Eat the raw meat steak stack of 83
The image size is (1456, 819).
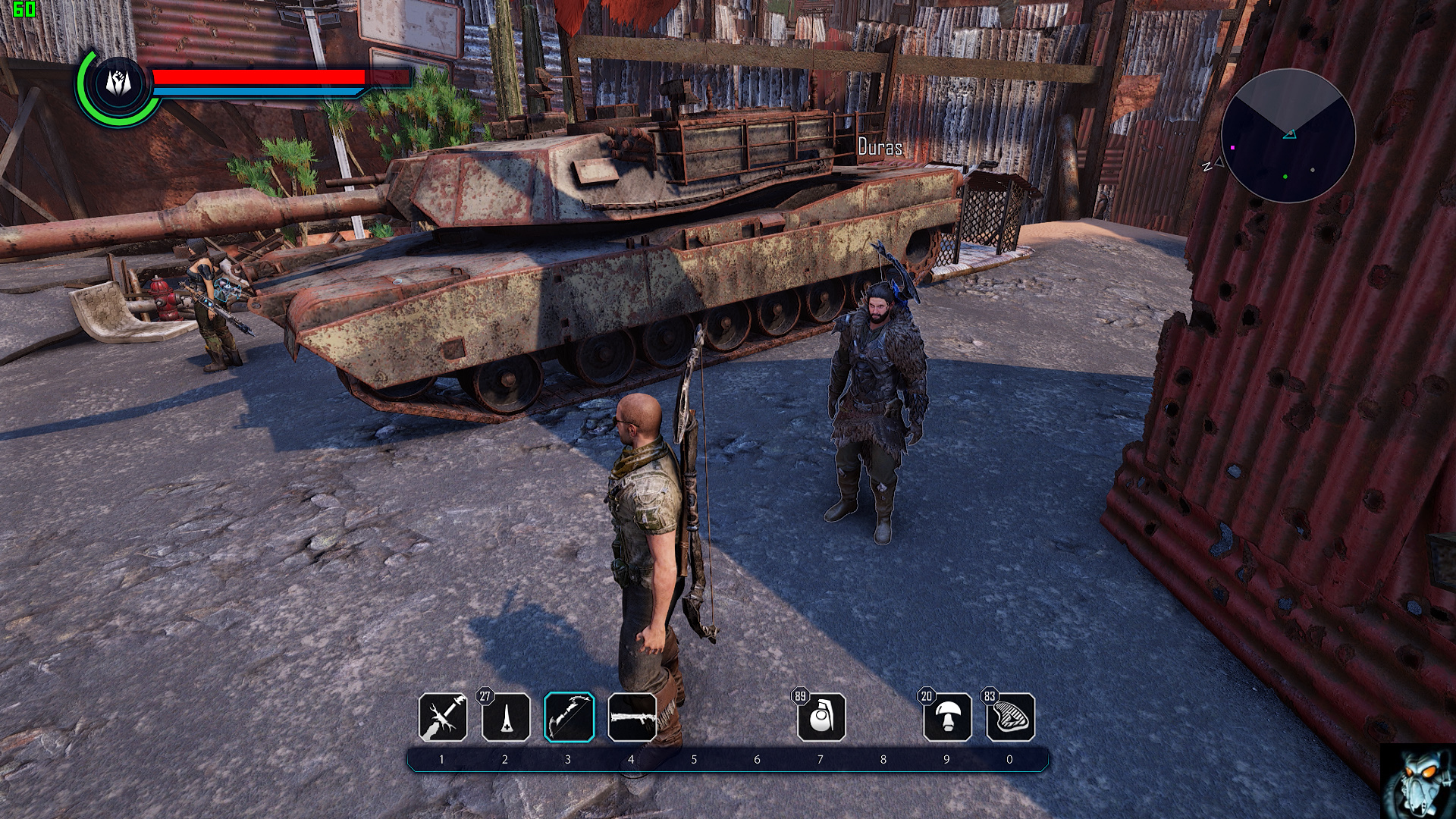(1011, 717)
